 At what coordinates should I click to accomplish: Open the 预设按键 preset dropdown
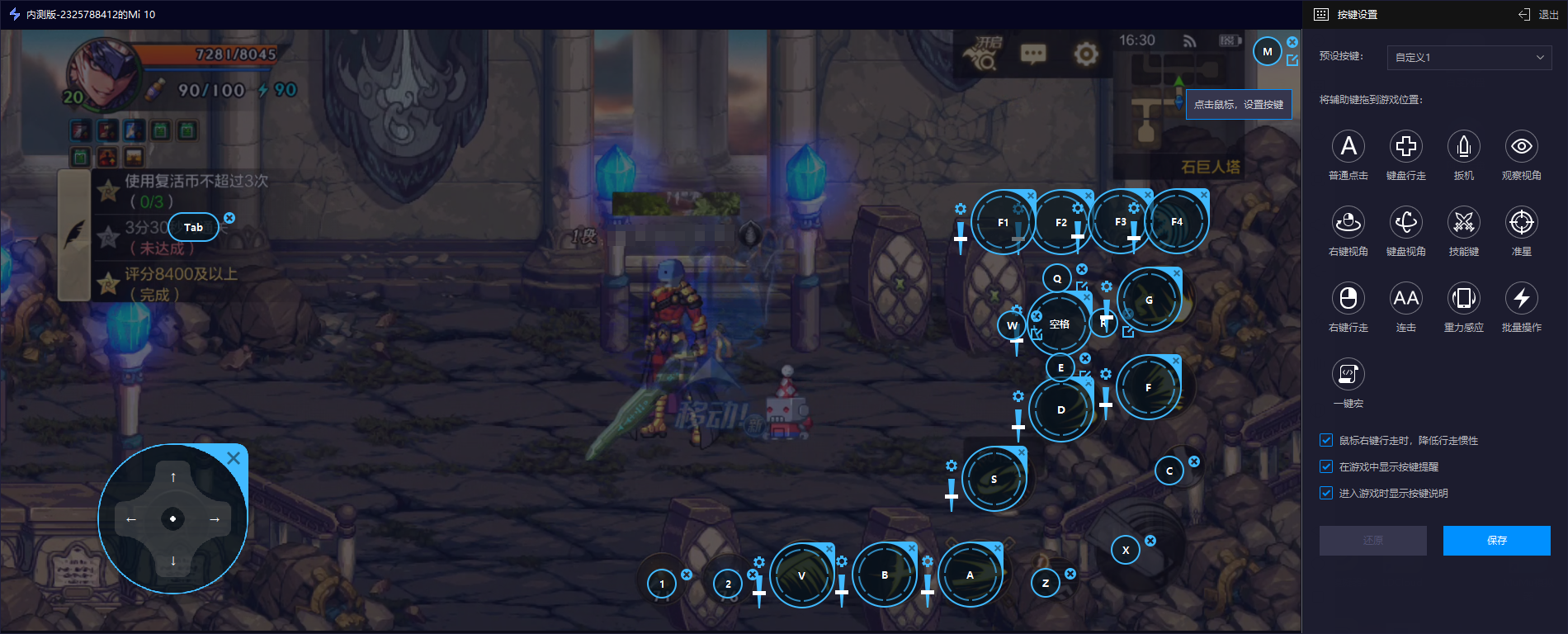(1469, 57)
